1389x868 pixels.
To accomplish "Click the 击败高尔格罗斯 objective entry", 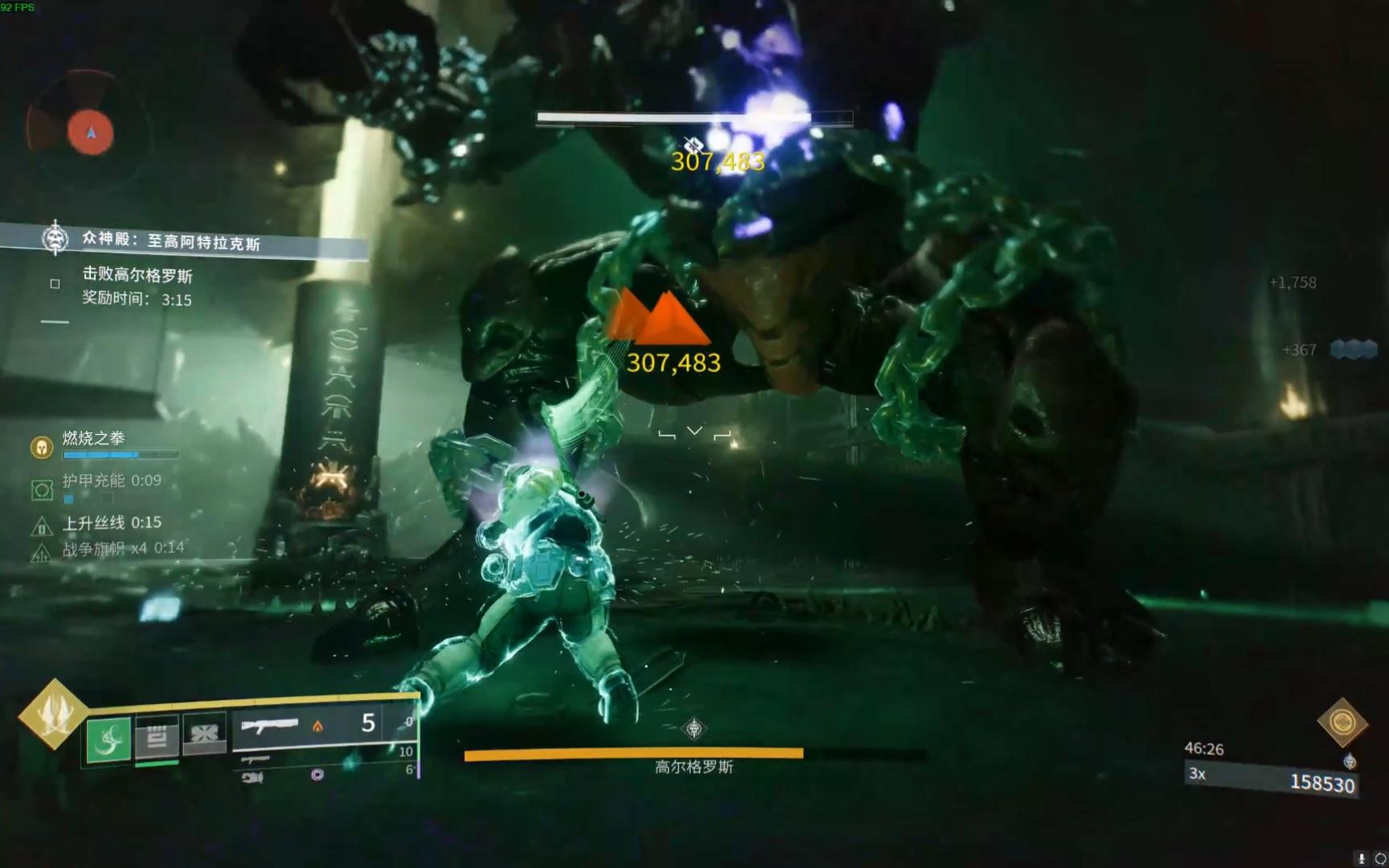I will click(x=137, y=276).
